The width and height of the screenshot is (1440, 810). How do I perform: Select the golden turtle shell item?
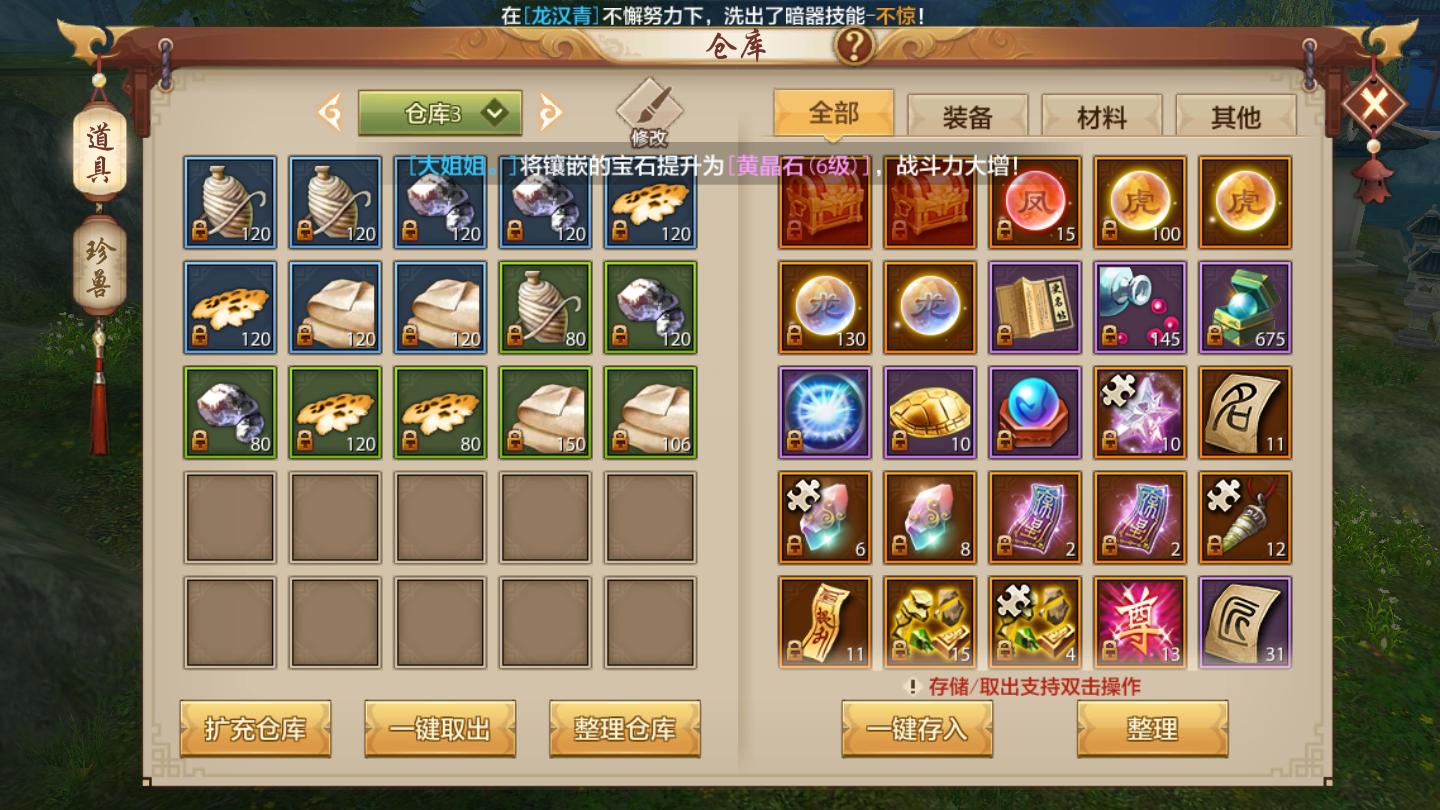(930, 412)
